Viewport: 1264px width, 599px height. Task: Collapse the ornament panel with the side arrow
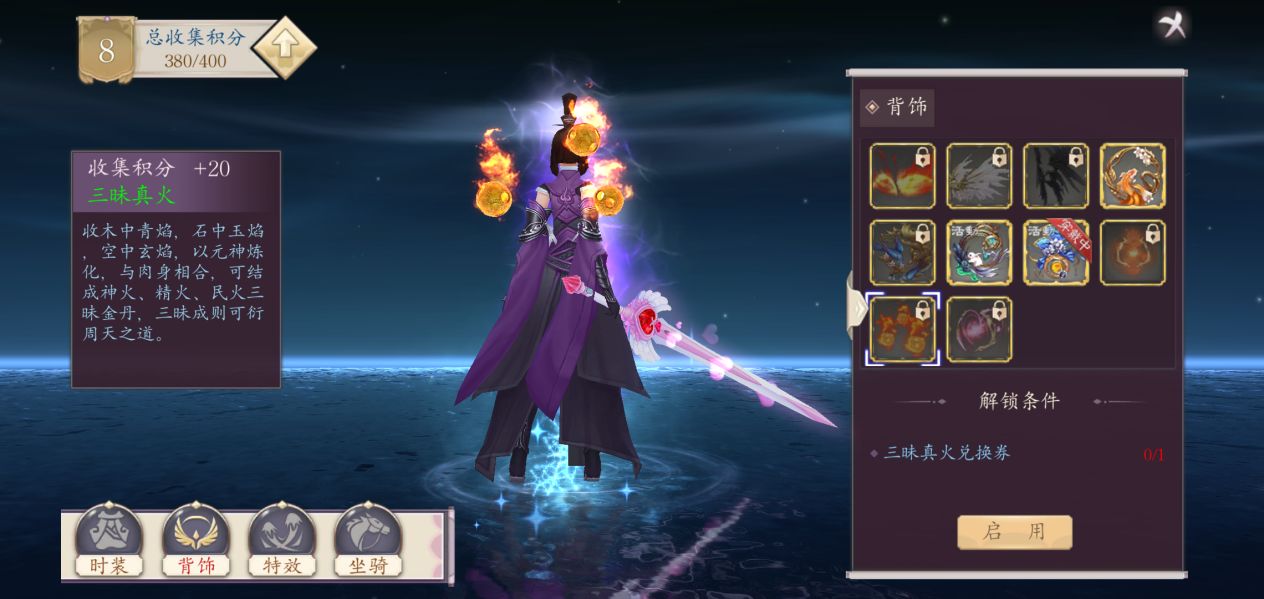click(857, 306)
